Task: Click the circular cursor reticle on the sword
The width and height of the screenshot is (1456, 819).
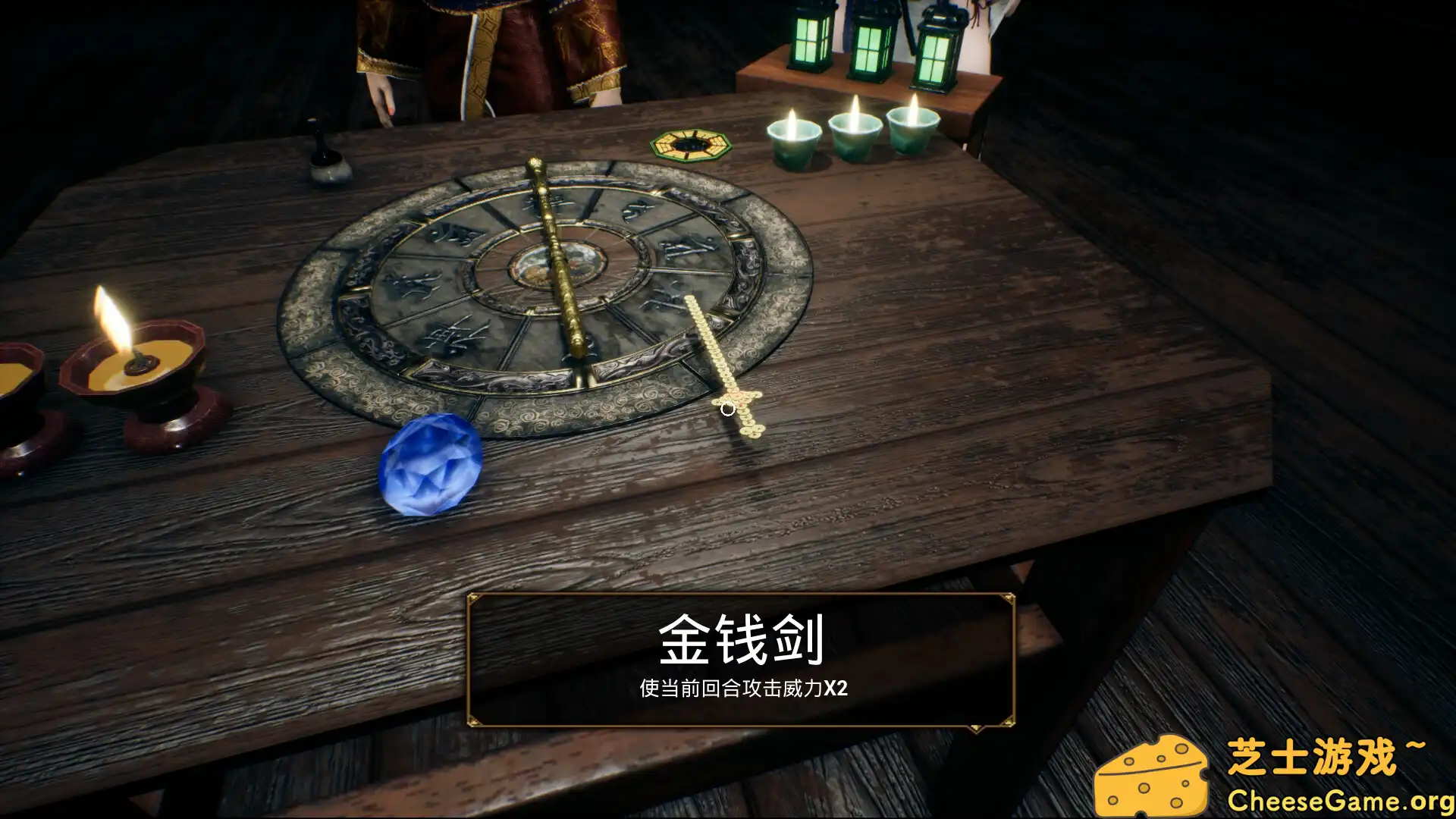Action: 729,409
